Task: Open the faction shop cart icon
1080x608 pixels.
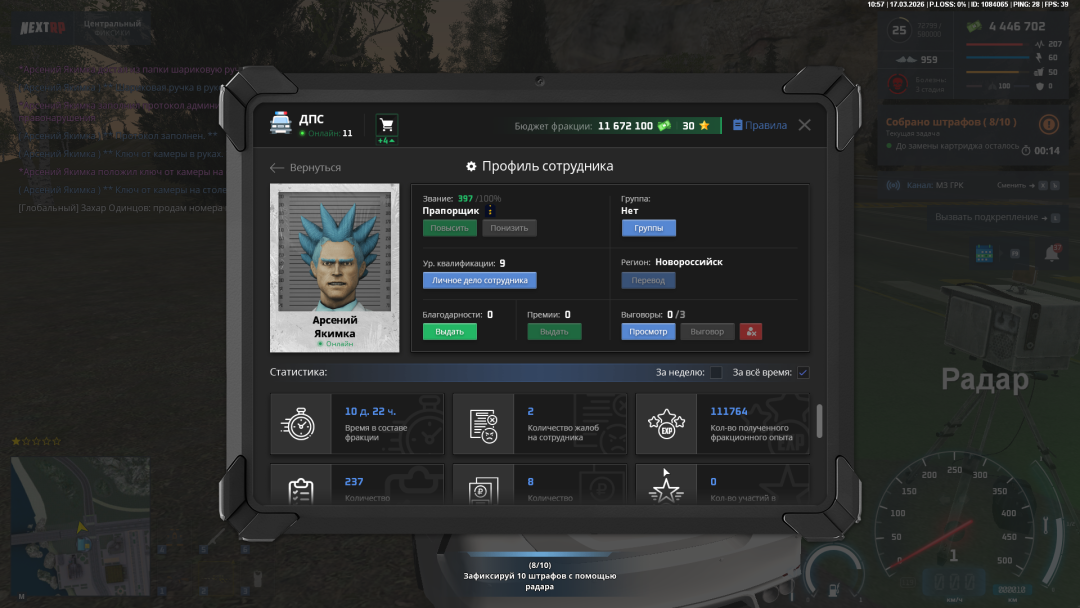Action: click(387, 125)
